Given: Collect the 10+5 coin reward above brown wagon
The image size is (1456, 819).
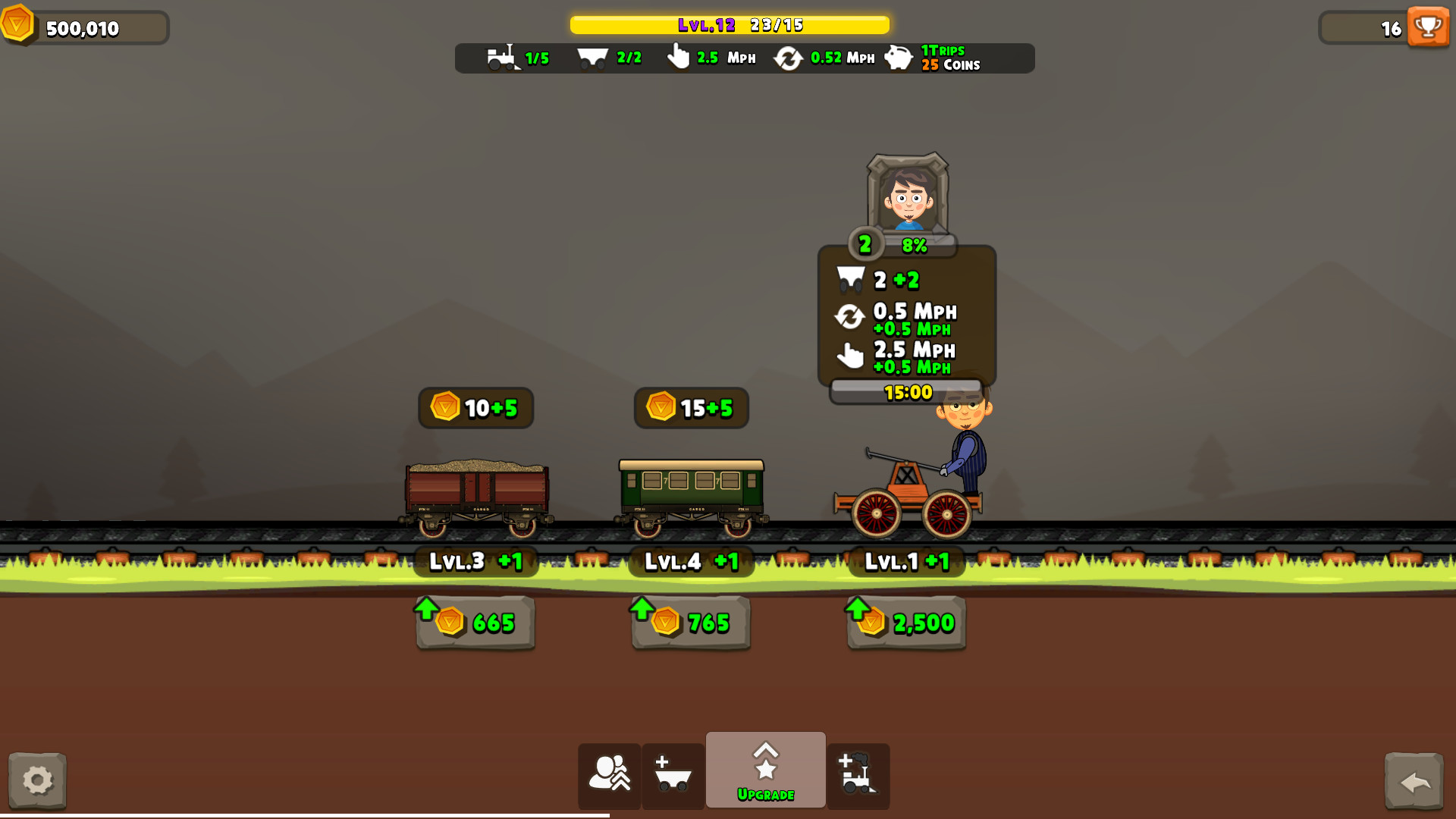Looking at the screenshot, I should [475, 408].
